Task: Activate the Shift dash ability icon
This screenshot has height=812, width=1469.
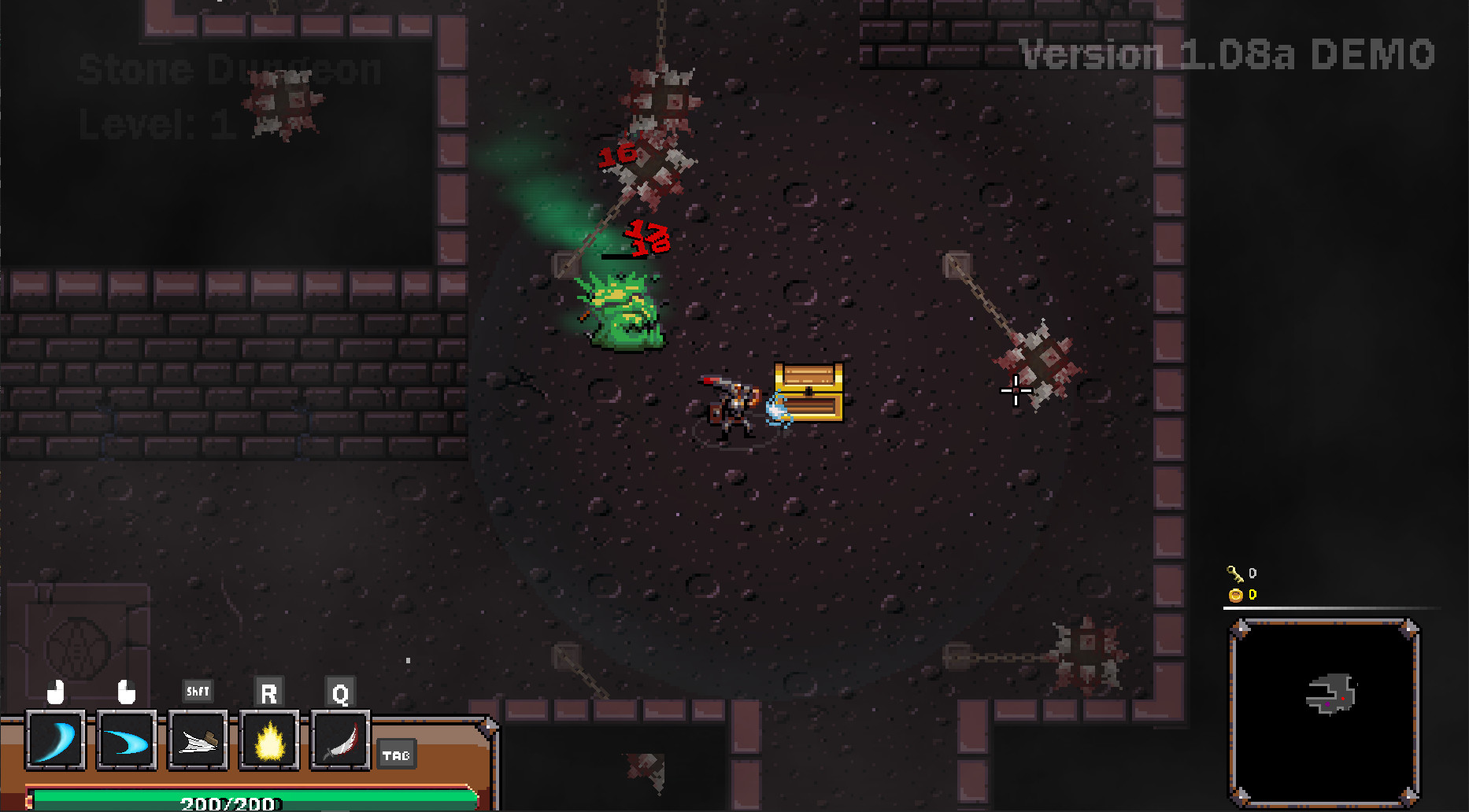Action: 197,740
